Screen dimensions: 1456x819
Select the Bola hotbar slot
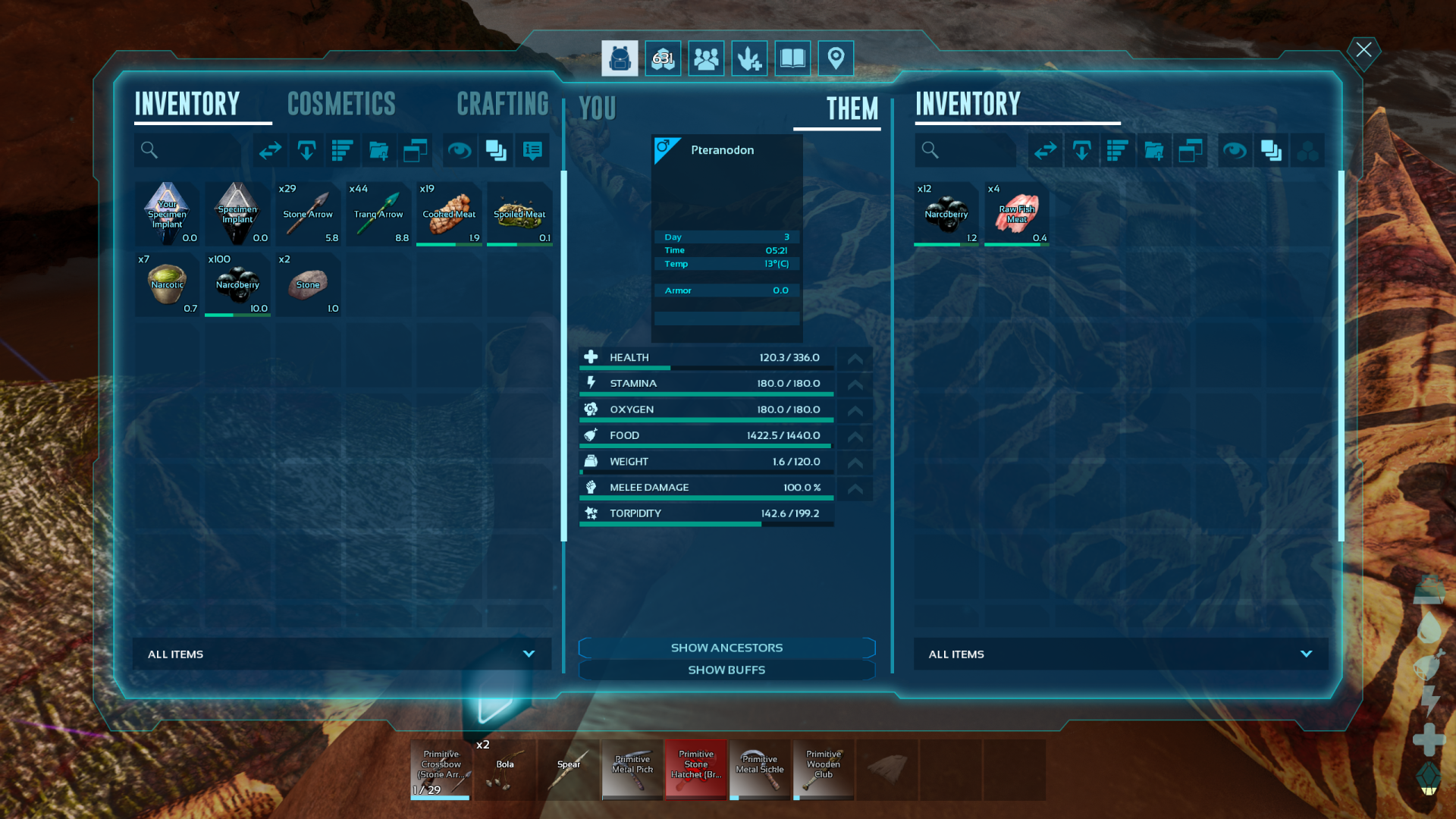coord(505,770)
